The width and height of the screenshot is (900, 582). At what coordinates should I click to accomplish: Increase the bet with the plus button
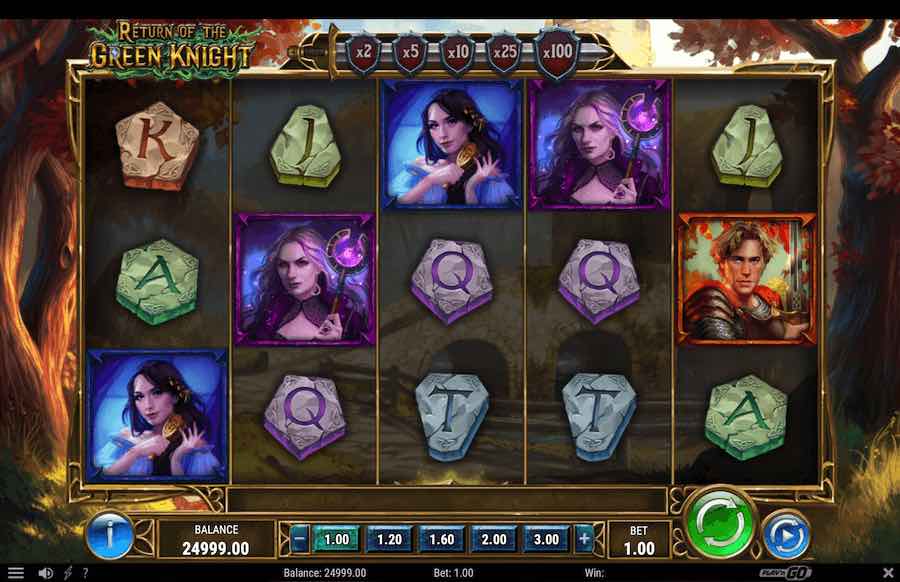tap(585, 539)
